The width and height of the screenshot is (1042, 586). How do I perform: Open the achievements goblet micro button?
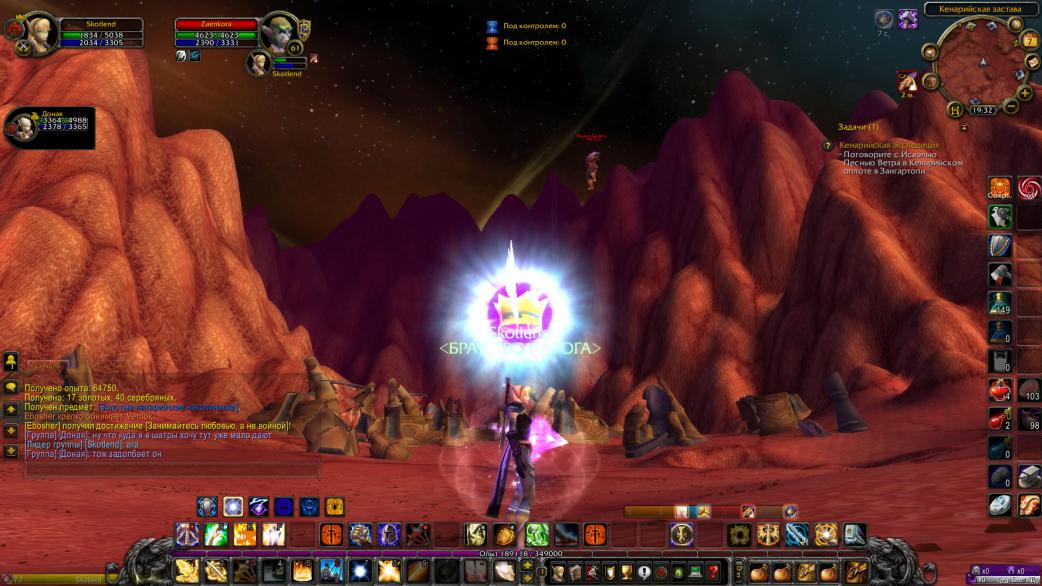coord(626,571)
